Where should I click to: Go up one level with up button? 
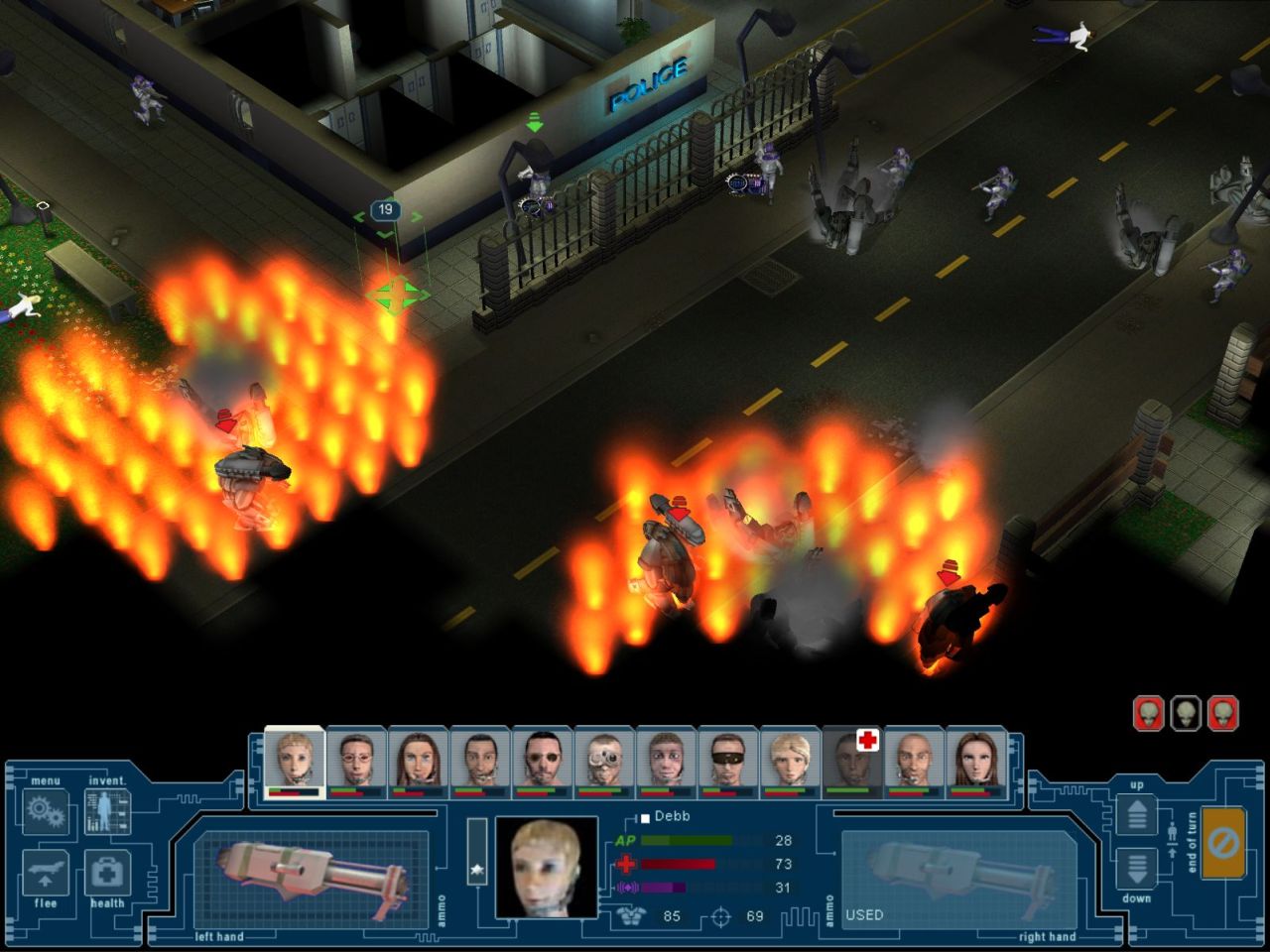pos(1136,815)
